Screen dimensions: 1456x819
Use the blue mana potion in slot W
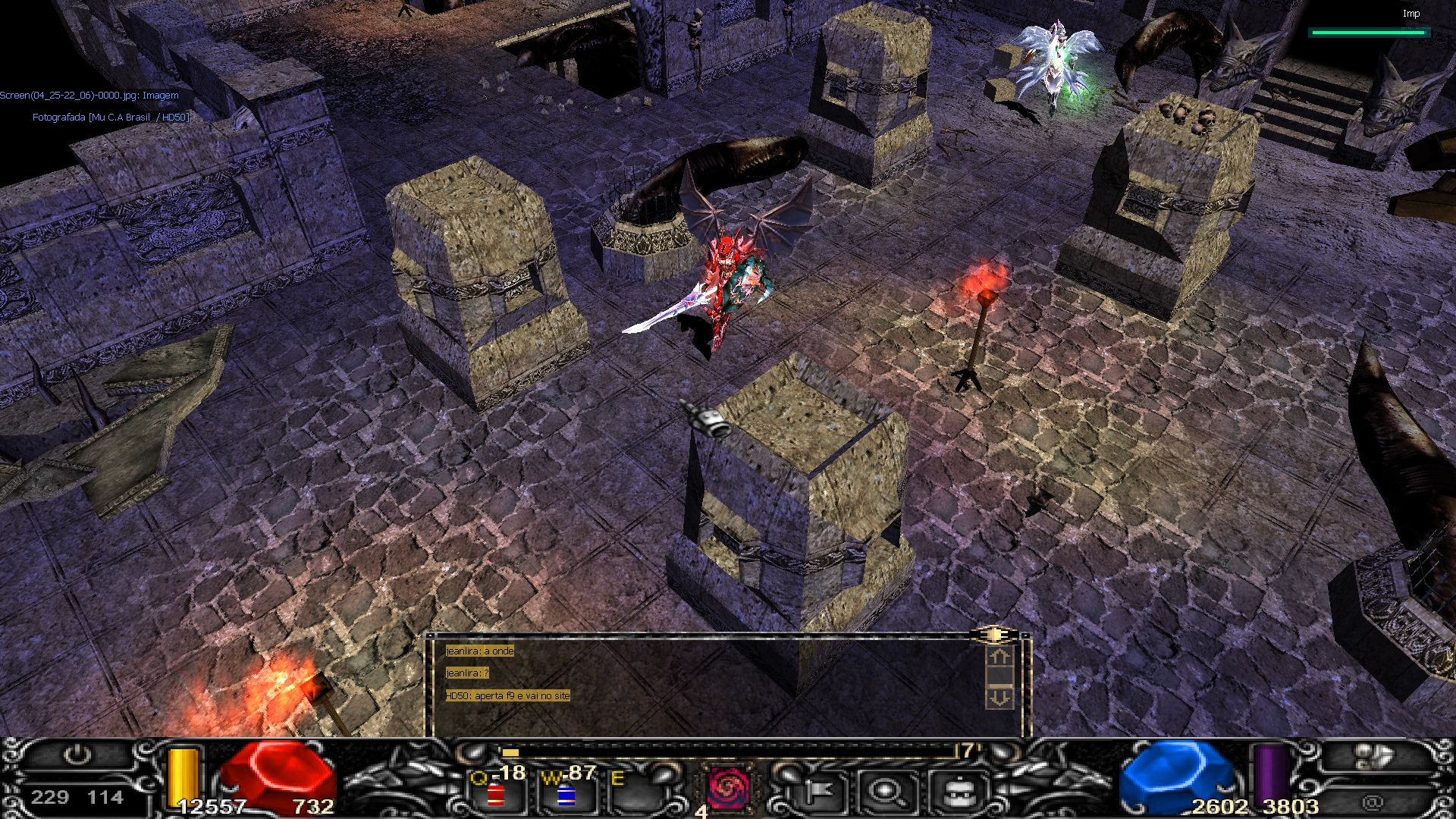(566, 792)
